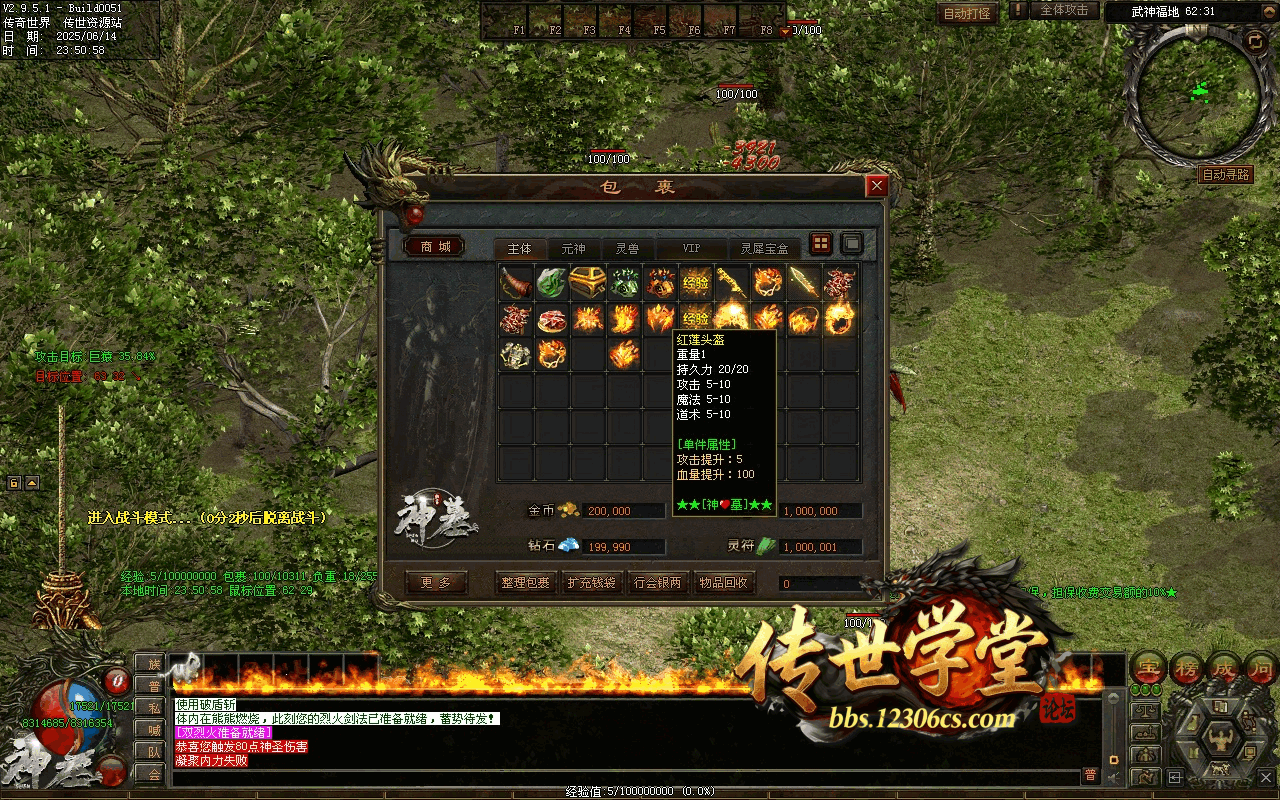Select the 灵犀宝盒 tab
This screenshot has height=800, width=1280.
[x=764, y=248]
